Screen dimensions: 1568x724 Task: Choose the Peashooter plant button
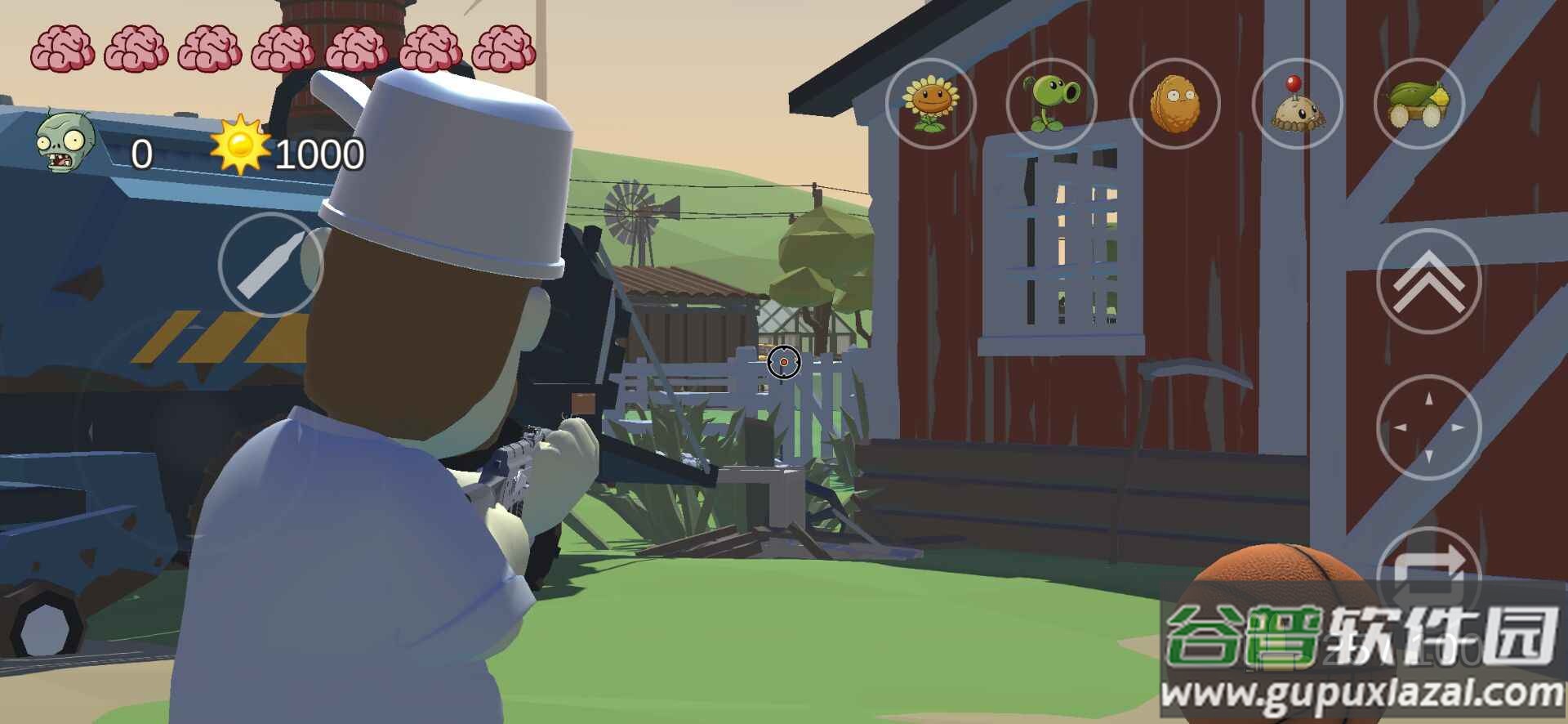click(1052, 104)
